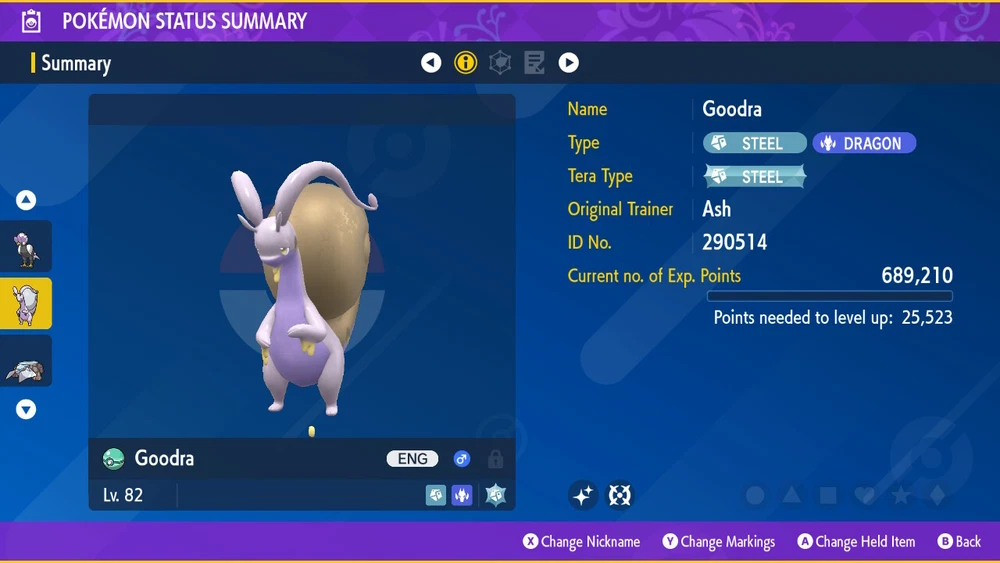Go Back from the summary screen
1000x563 pixels.
click(959, 542)
